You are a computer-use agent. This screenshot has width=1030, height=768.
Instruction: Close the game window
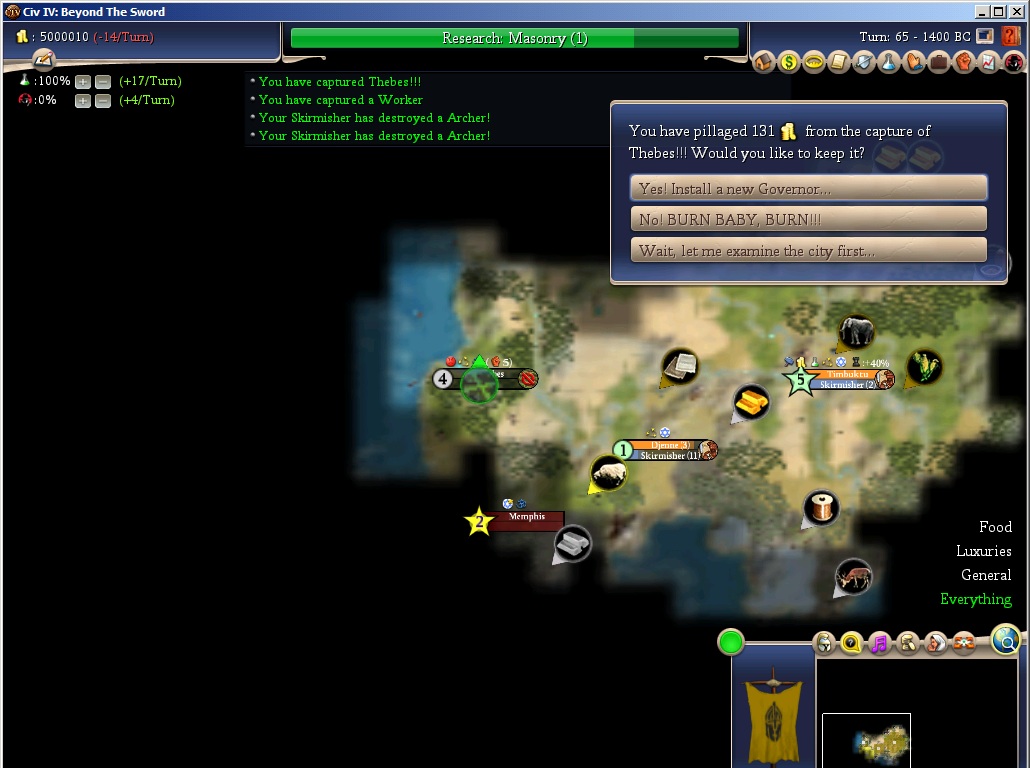click(x=1015, y=12)
